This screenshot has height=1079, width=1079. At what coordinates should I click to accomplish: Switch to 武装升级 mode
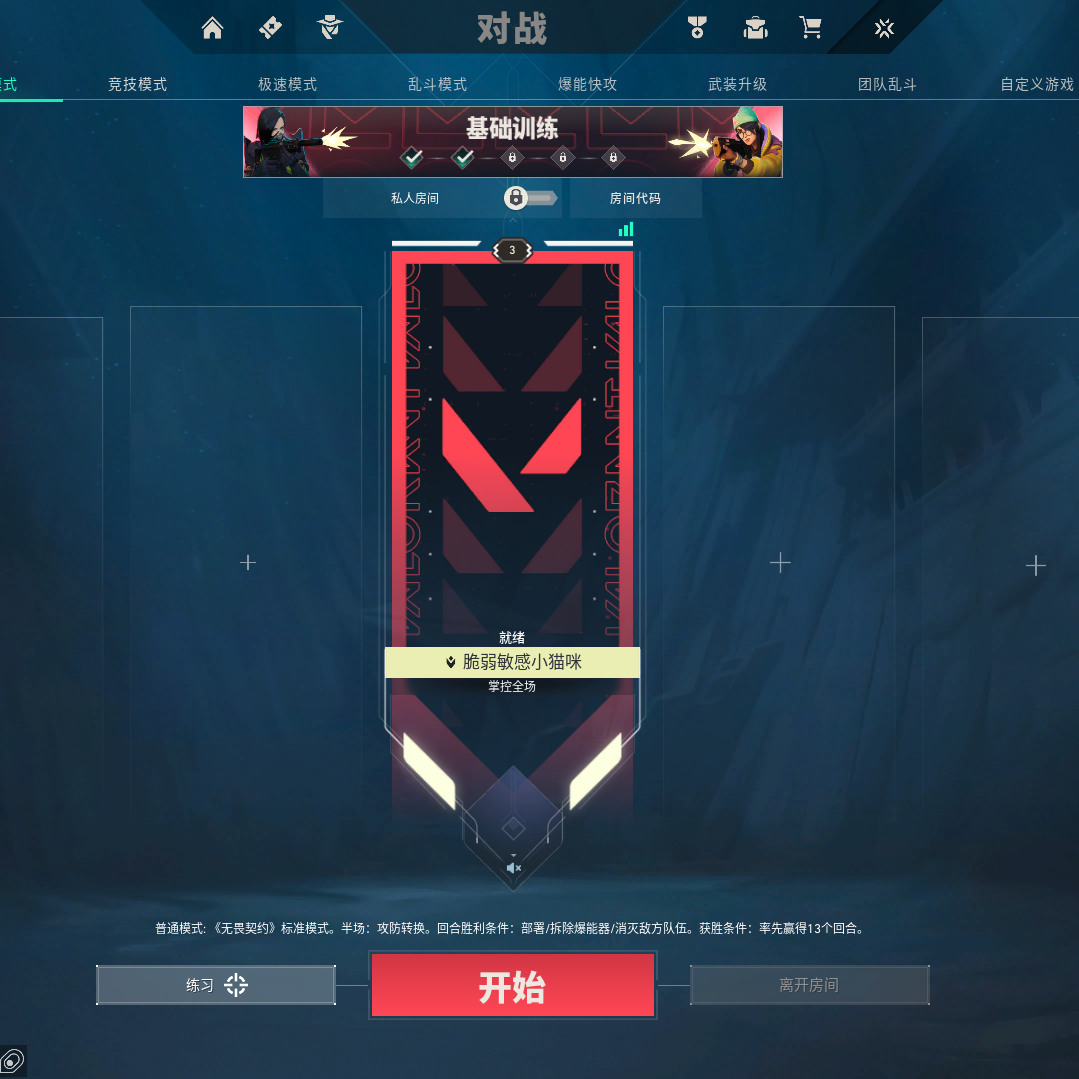pos(738,85)
